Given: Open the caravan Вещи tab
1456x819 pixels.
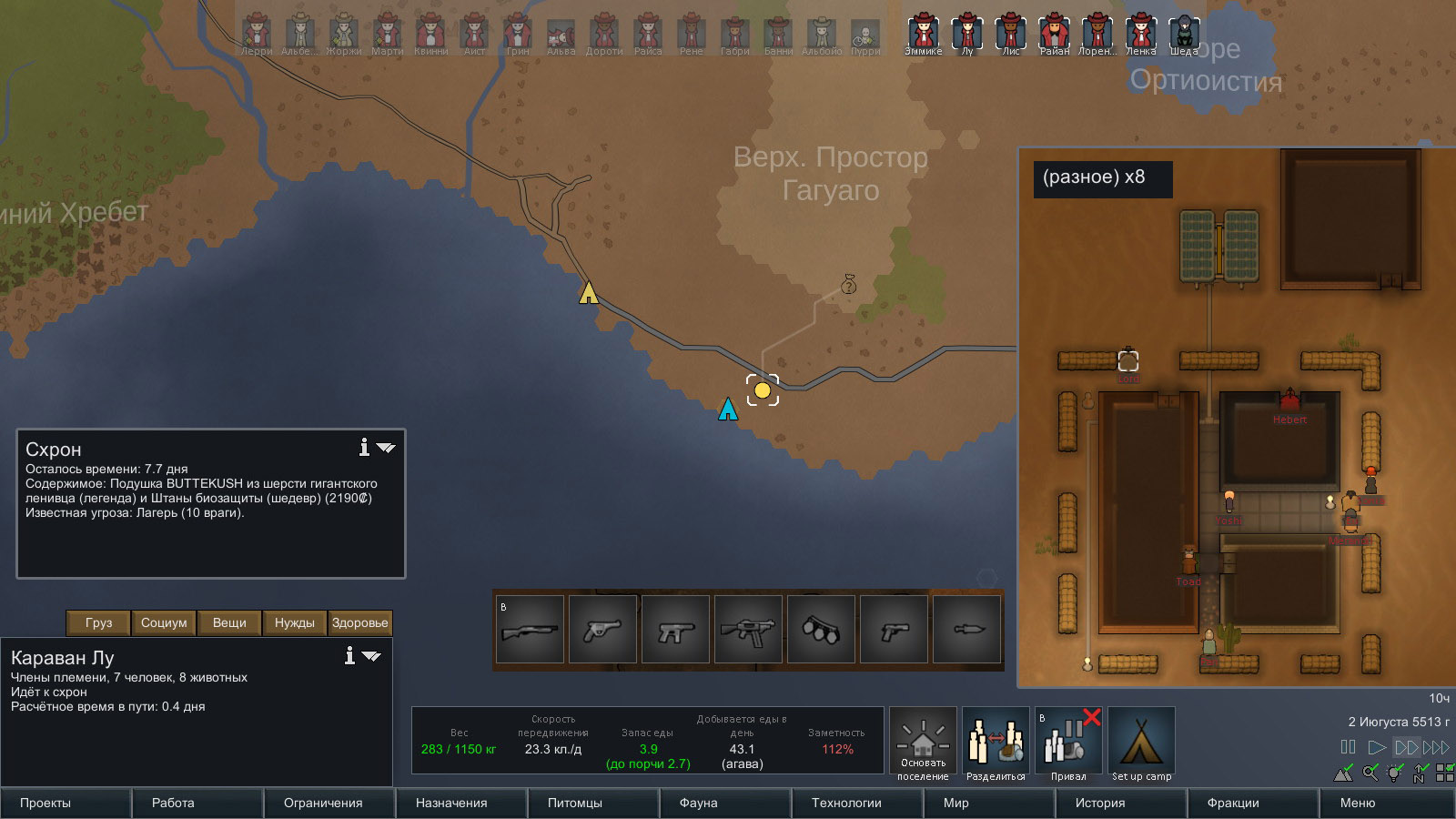Looking at the screenshot, I should coord(229,622).
